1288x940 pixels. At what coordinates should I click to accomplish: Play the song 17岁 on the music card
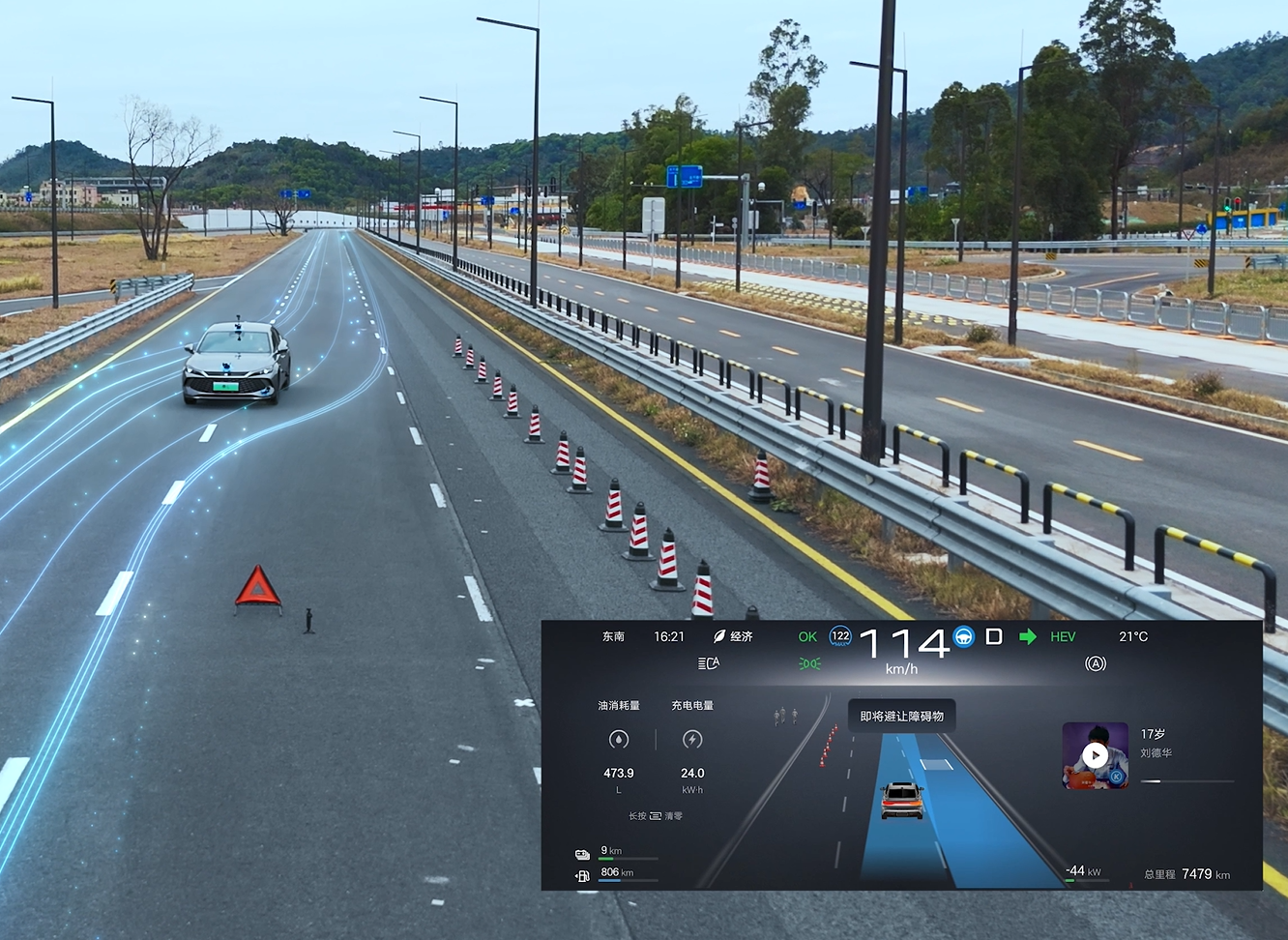tap(1095, 755)
